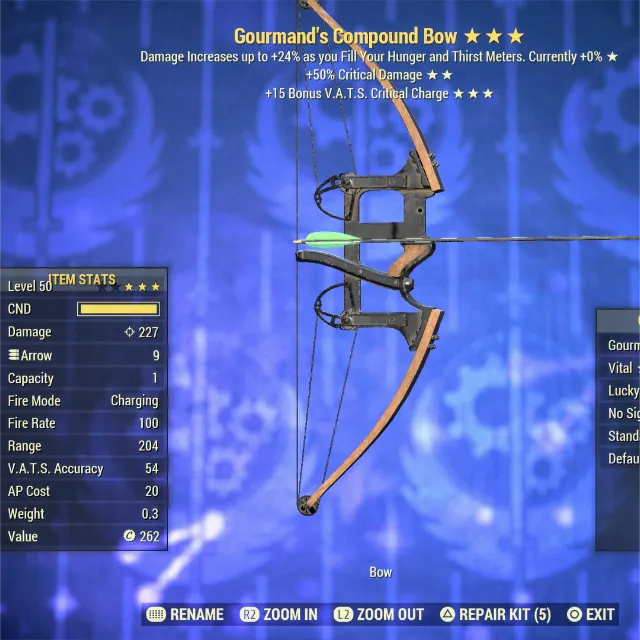Select the Zoom Out control

coord(379,614)
